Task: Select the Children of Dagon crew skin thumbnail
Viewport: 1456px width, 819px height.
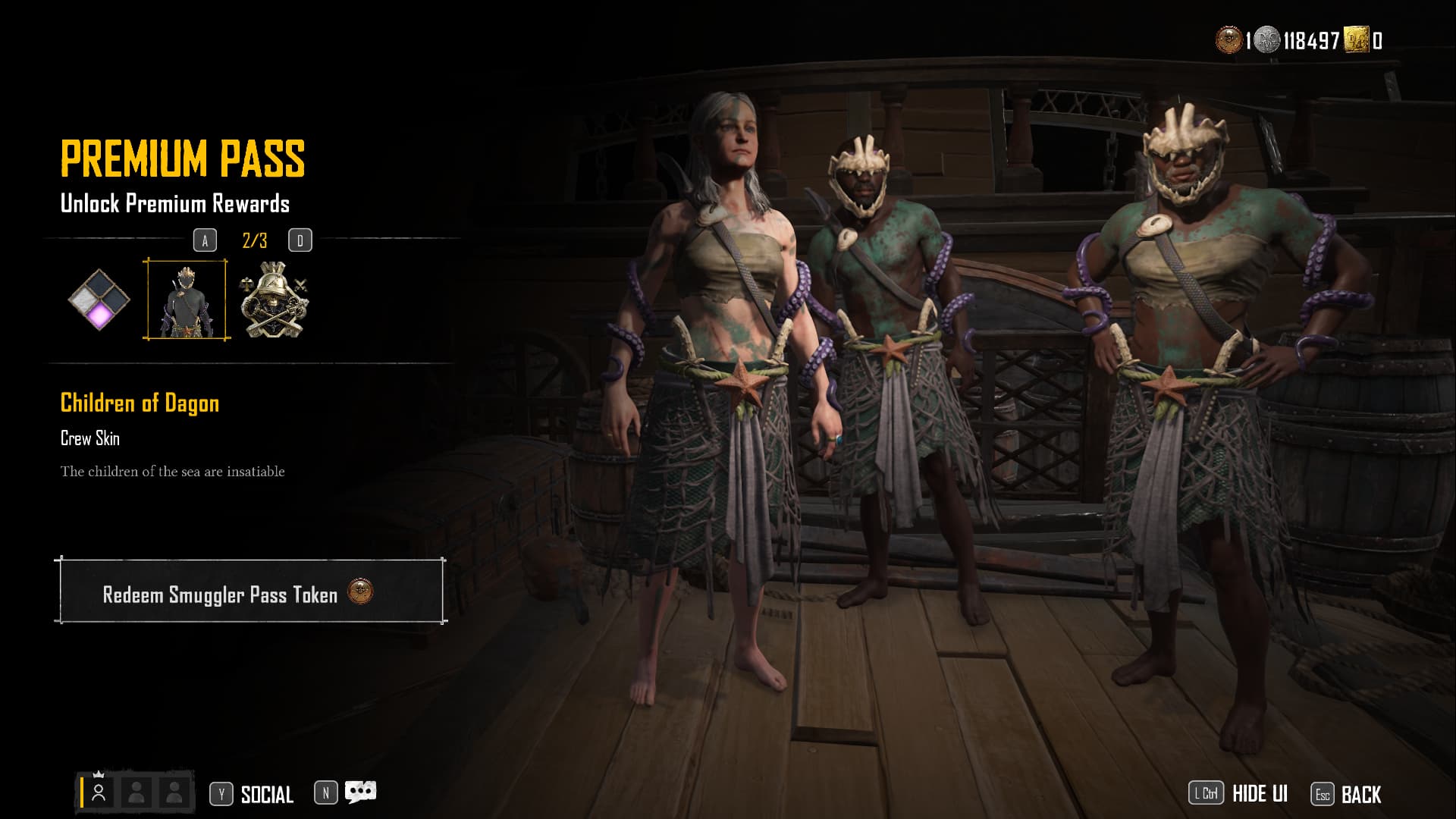Action: [186, 300]
